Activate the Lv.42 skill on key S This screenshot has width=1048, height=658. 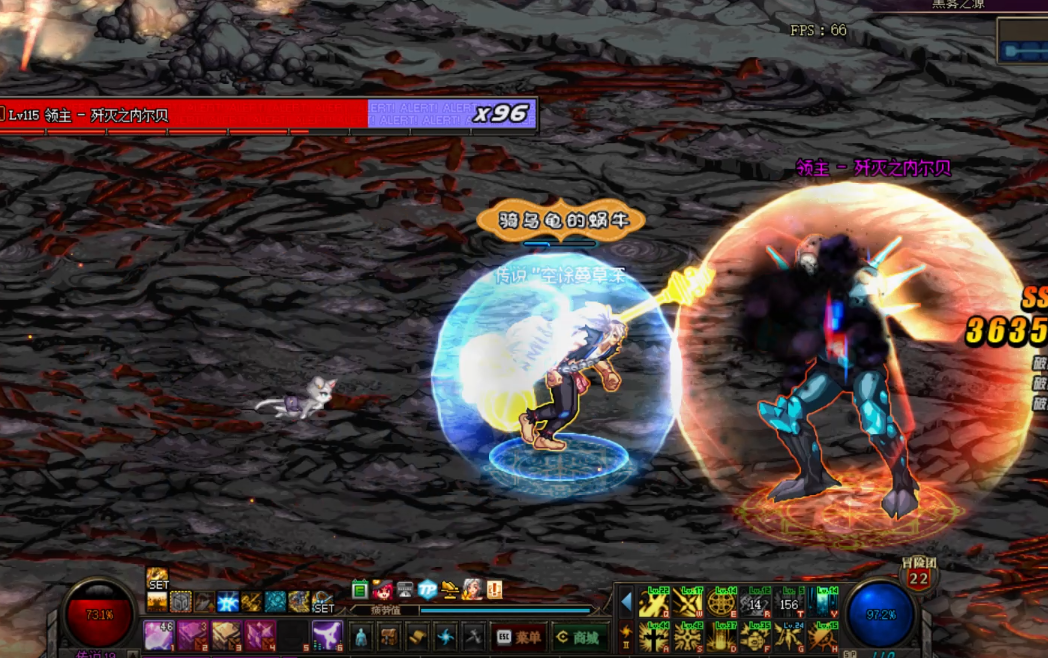click(x=688, y=637)
